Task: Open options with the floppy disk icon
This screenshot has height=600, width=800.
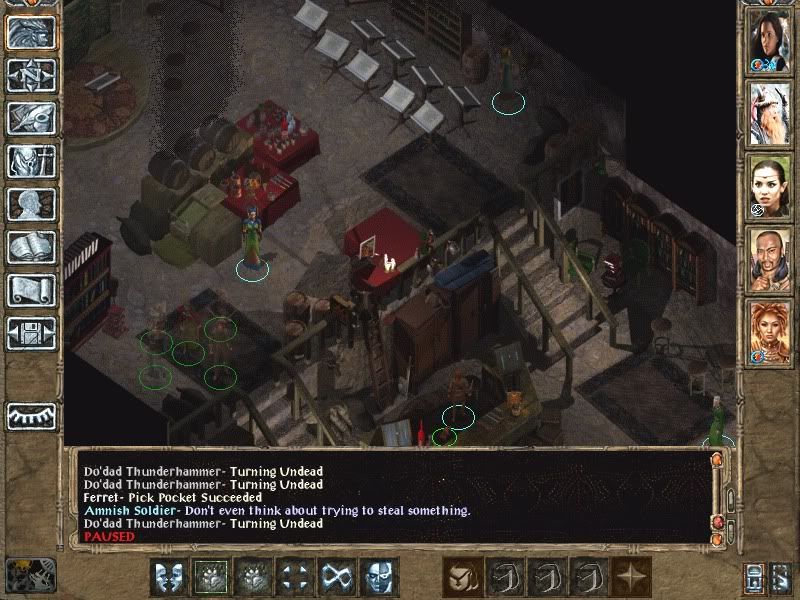Action: [31, 332]
